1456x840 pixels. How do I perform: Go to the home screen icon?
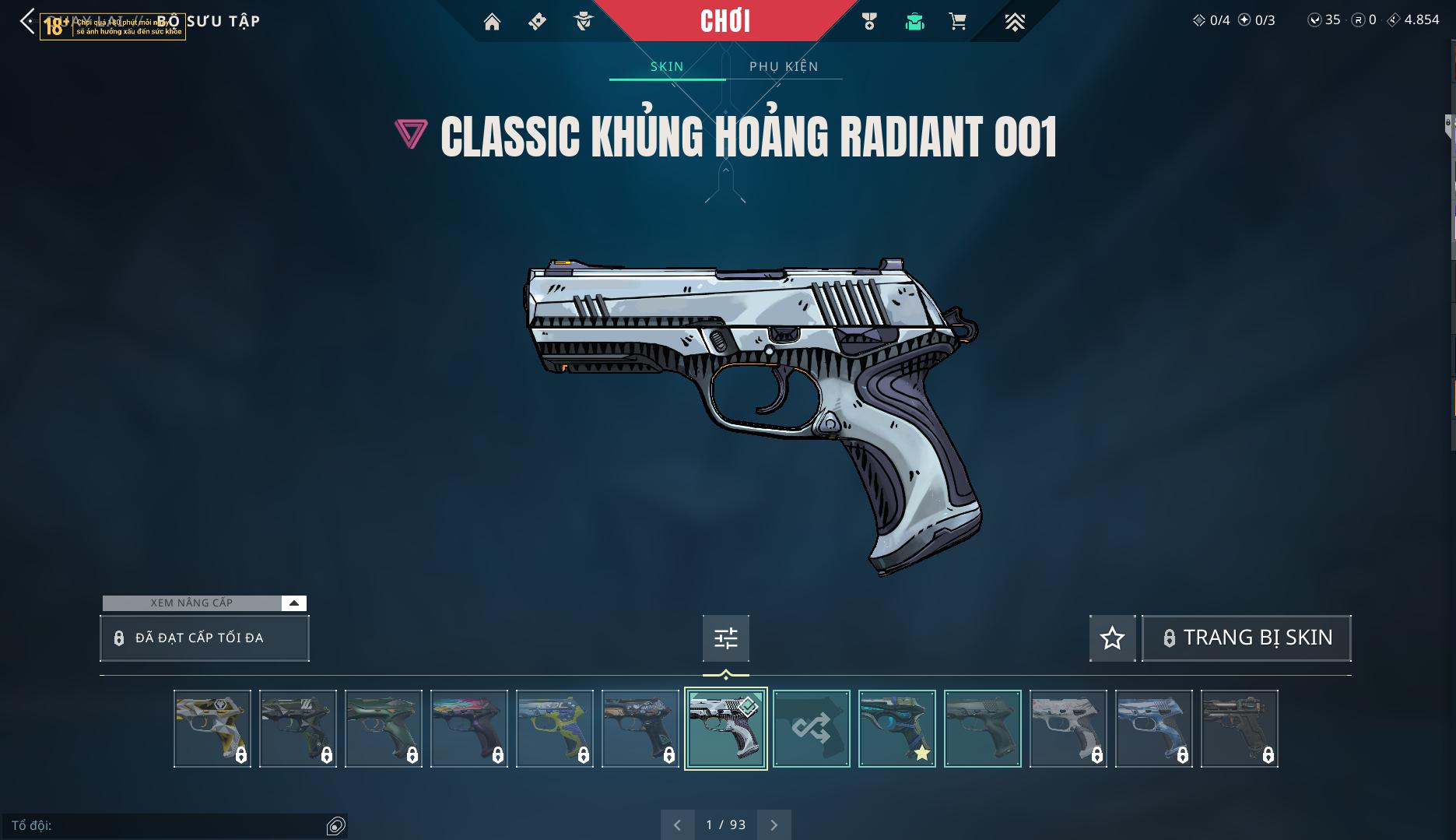pos(492,22)
